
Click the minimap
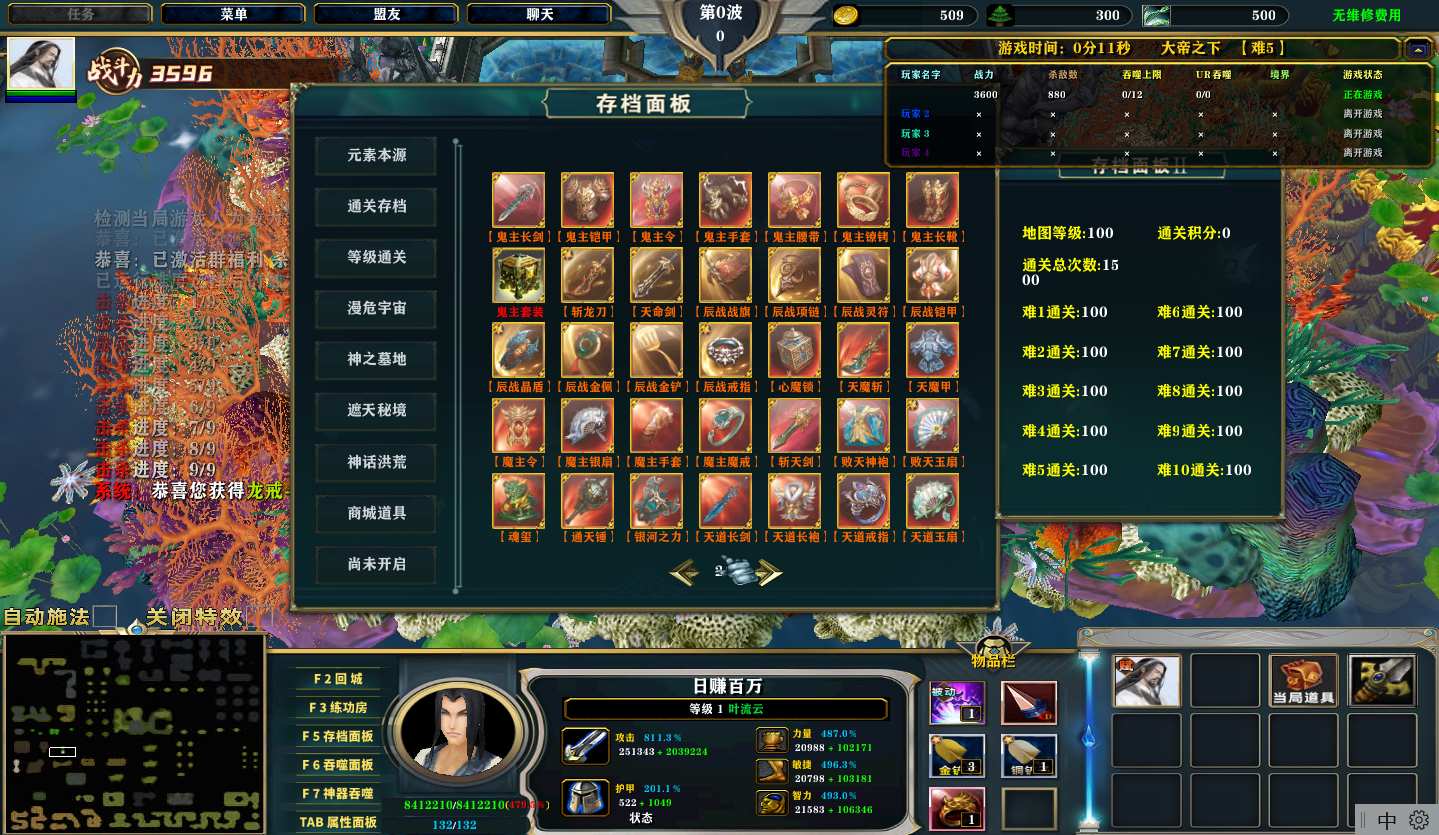pos(134,733)
